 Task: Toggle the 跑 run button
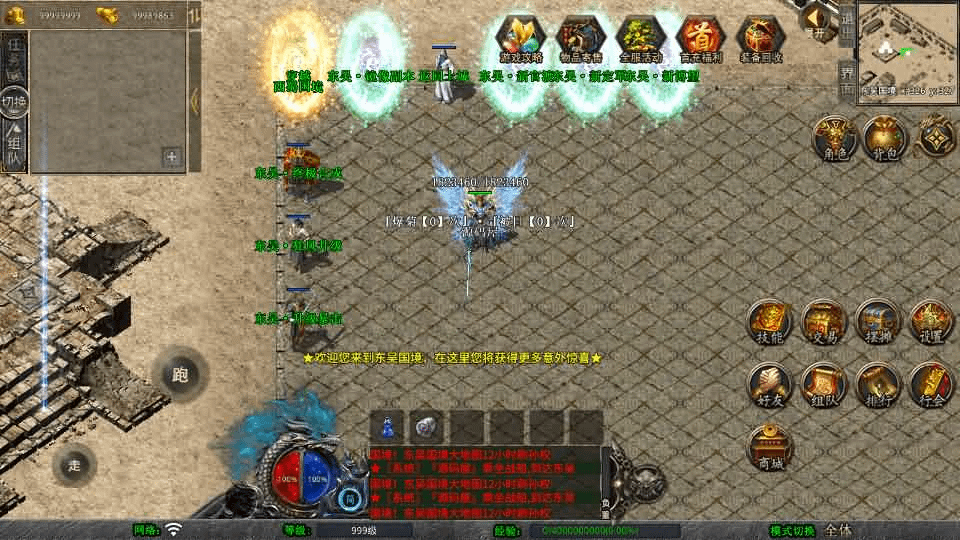(x=180, y=375)
